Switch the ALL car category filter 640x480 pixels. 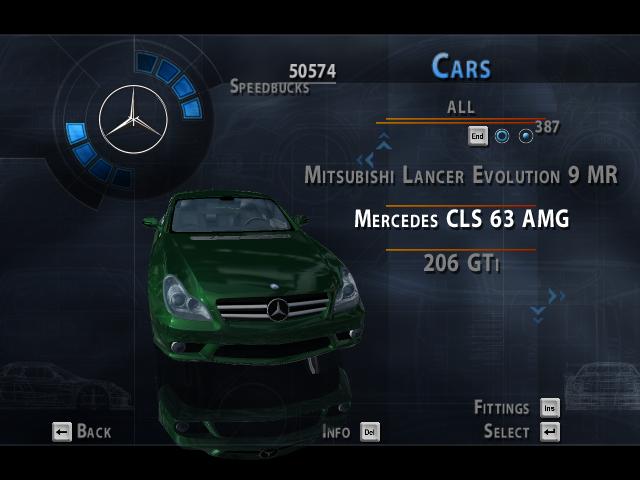coord(461,107)
